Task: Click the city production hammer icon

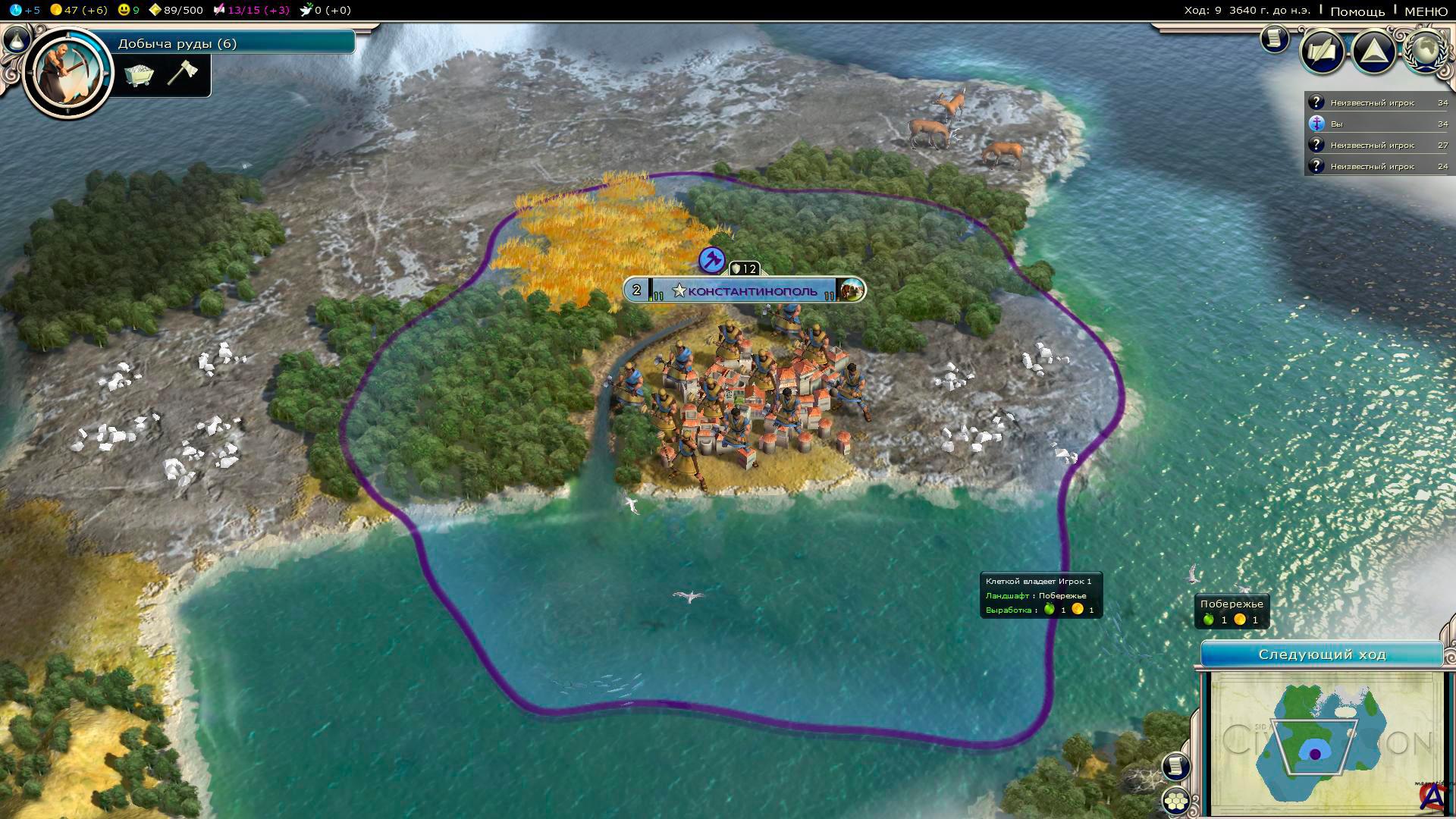Action: [x=711, y=260]
